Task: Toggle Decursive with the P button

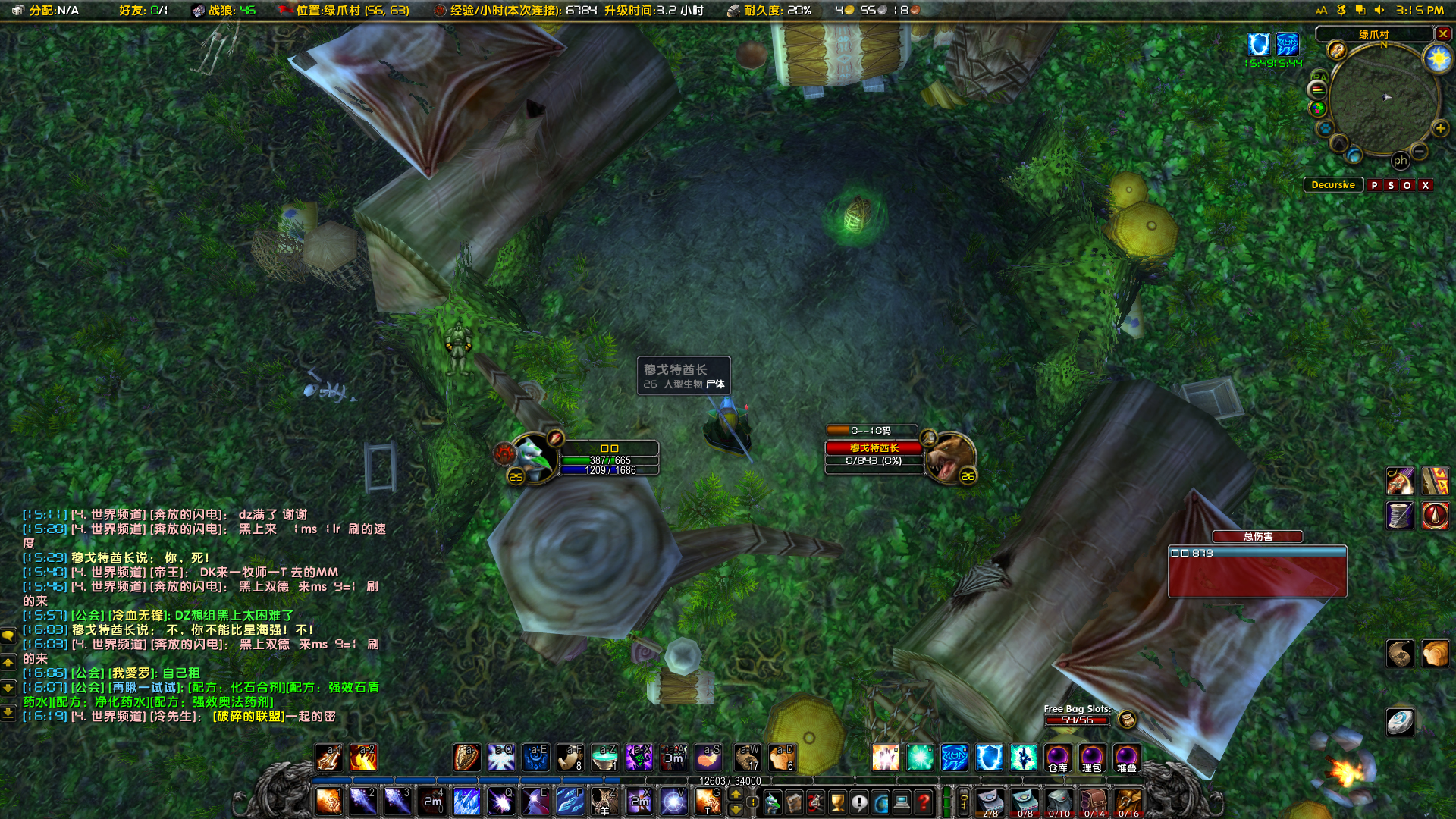Action: click(1375, 184)
